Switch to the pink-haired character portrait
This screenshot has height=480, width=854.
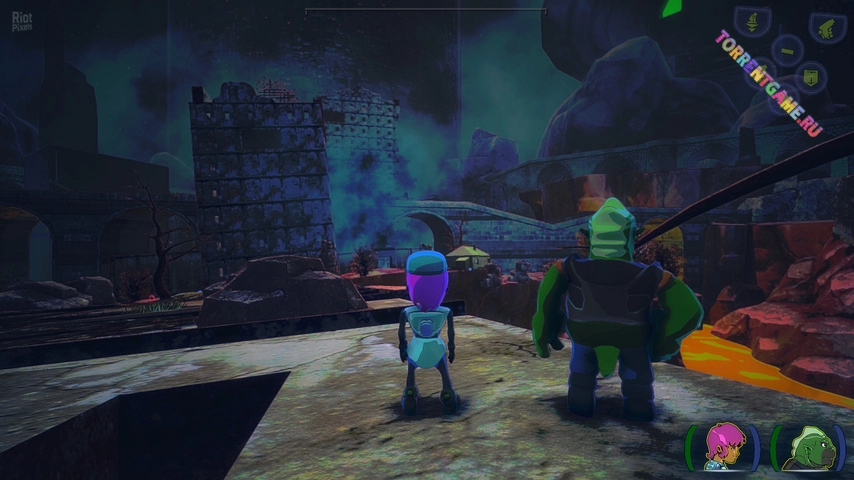click(722, 446)
